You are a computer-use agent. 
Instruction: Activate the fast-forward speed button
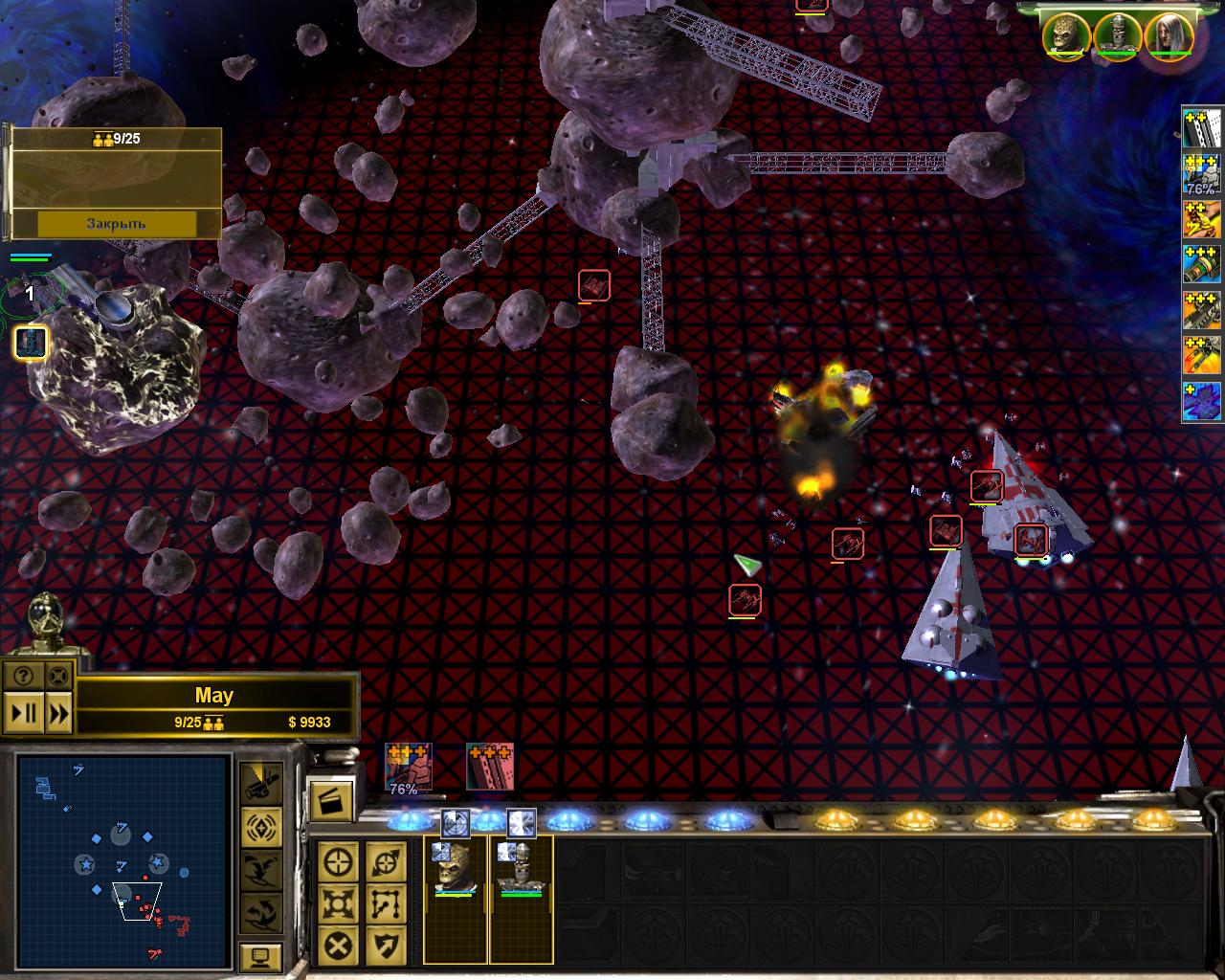point(58,713)
